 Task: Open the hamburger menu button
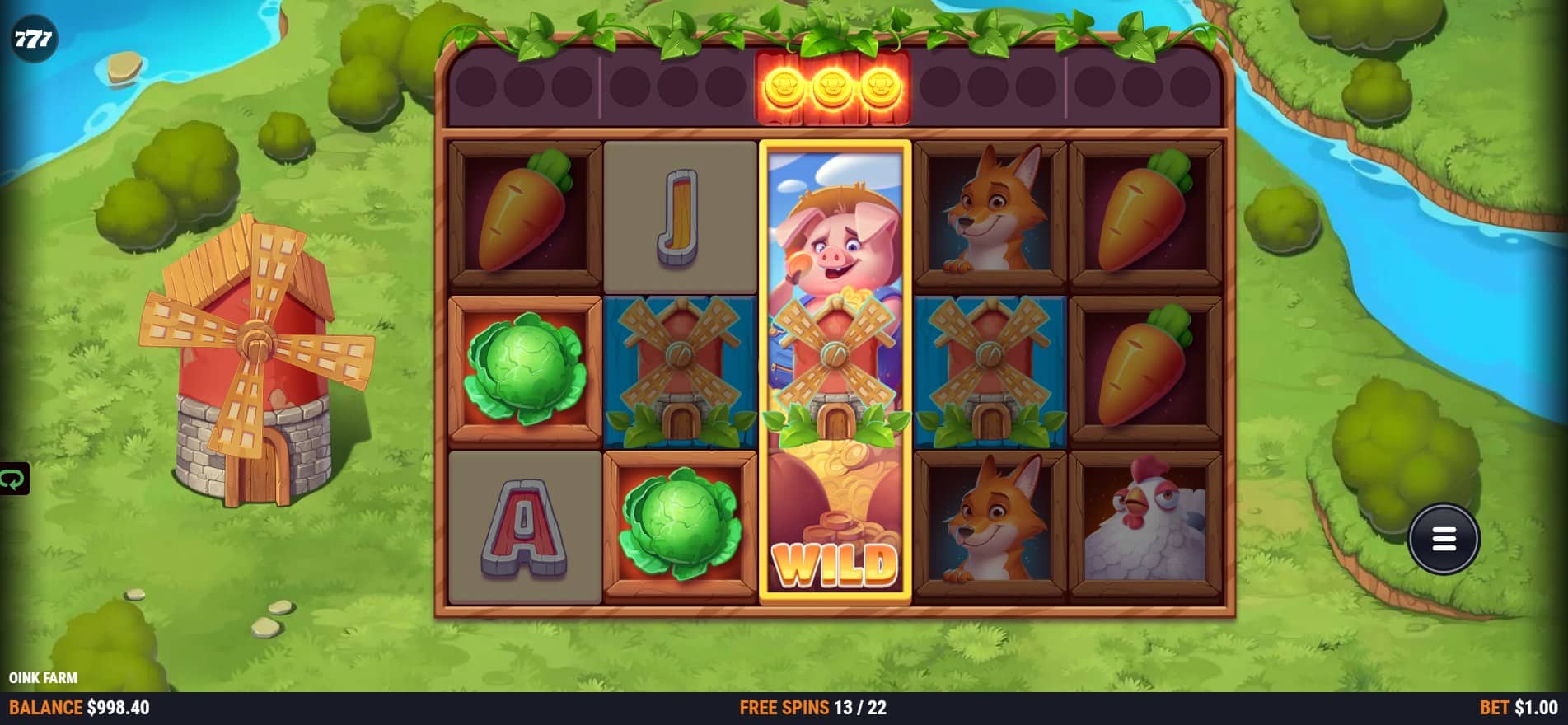(x=1444, y=539)
